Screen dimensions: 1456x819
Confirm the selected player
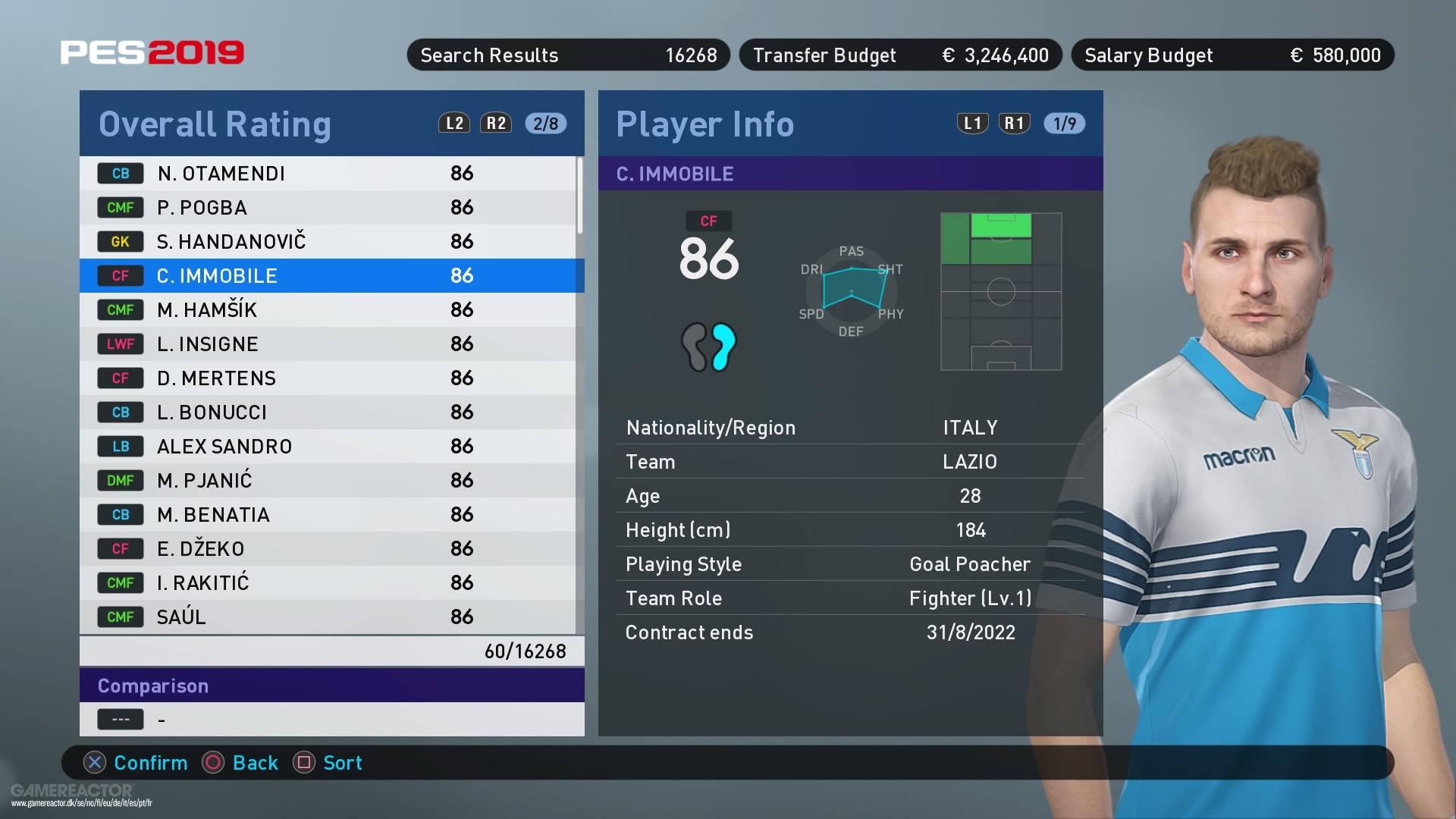[x=136, y=763]
